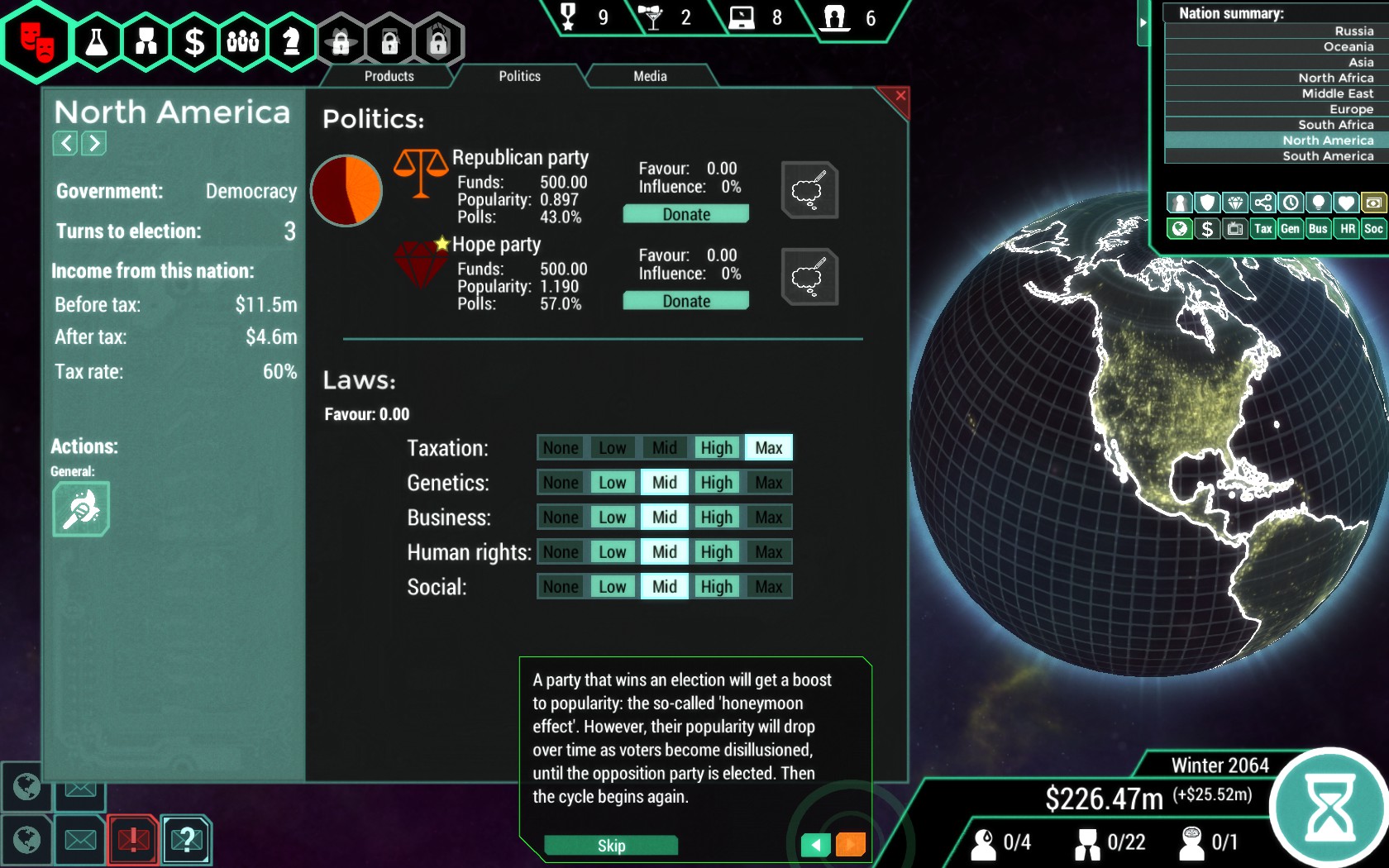
Task: Skip the tutorial message
Action: tap(611, 845)
